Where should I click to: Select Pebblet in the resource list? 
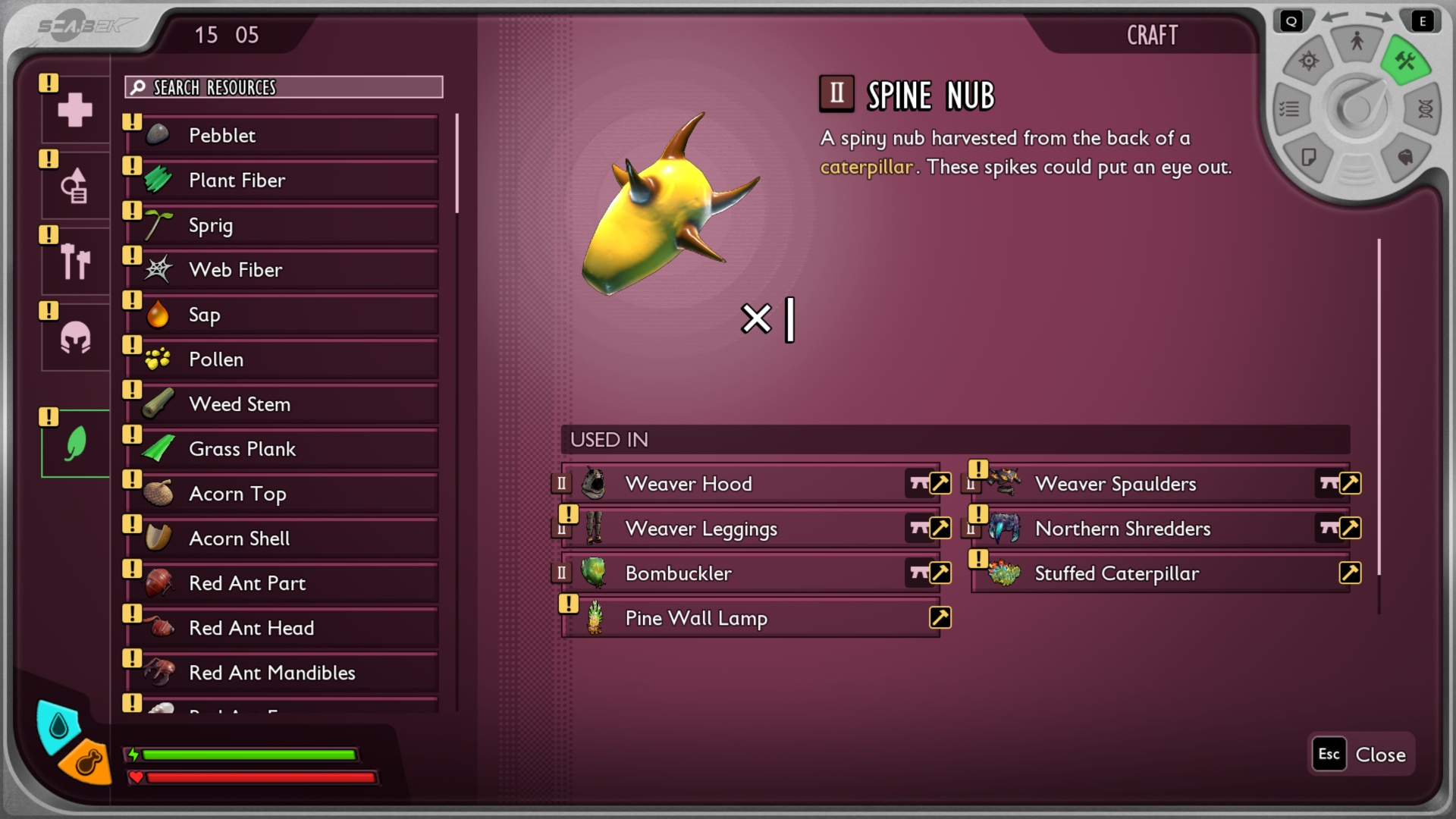pos(288,136)
